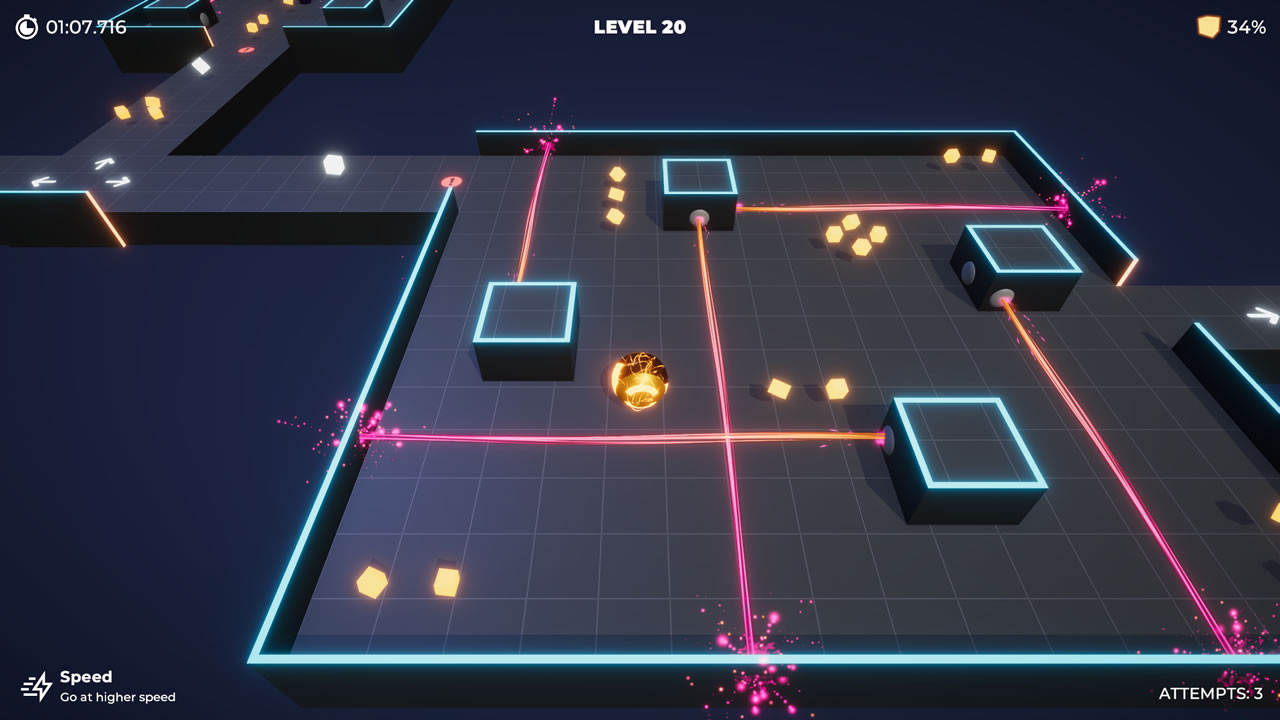Click the Go at higher speed description
1280x720 pixels.
point(119,697)
